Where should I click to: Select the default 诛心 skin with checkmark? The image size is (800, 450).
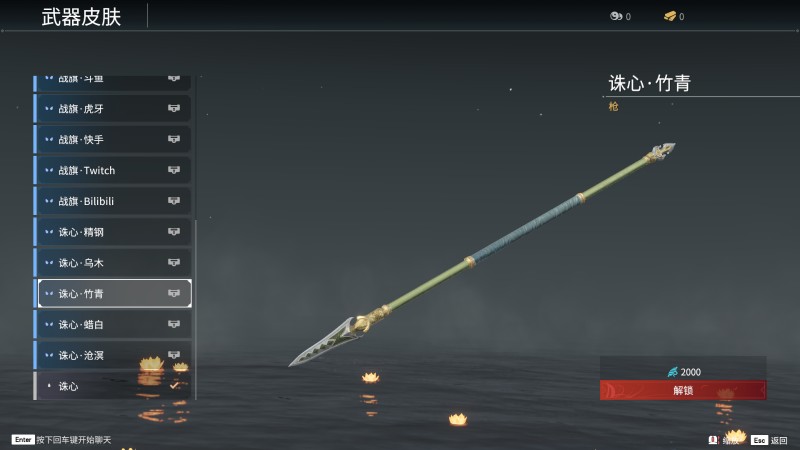pos(113,386)
